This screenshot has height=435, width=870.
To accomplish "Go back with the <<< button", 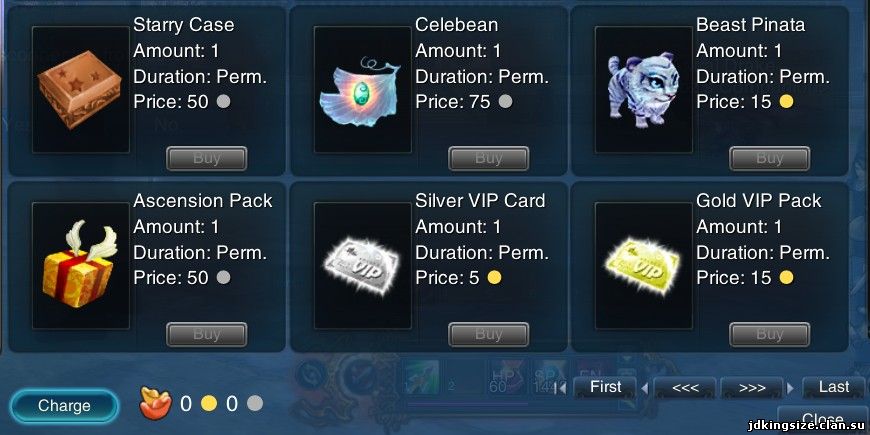I will pos(685,387).
